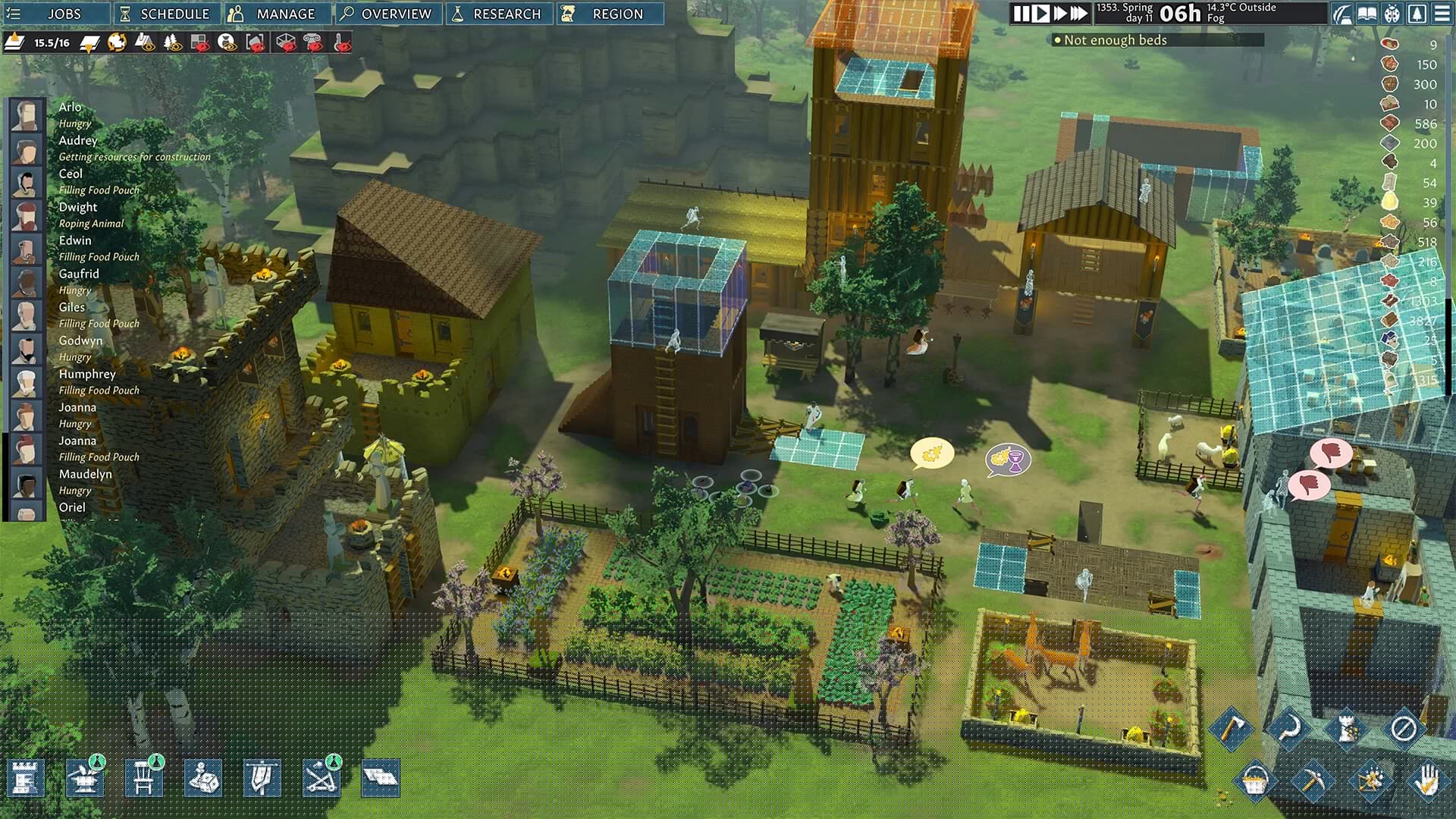
Task: Select the axe tree-cutting order
Action: (x=1230, y=728)
